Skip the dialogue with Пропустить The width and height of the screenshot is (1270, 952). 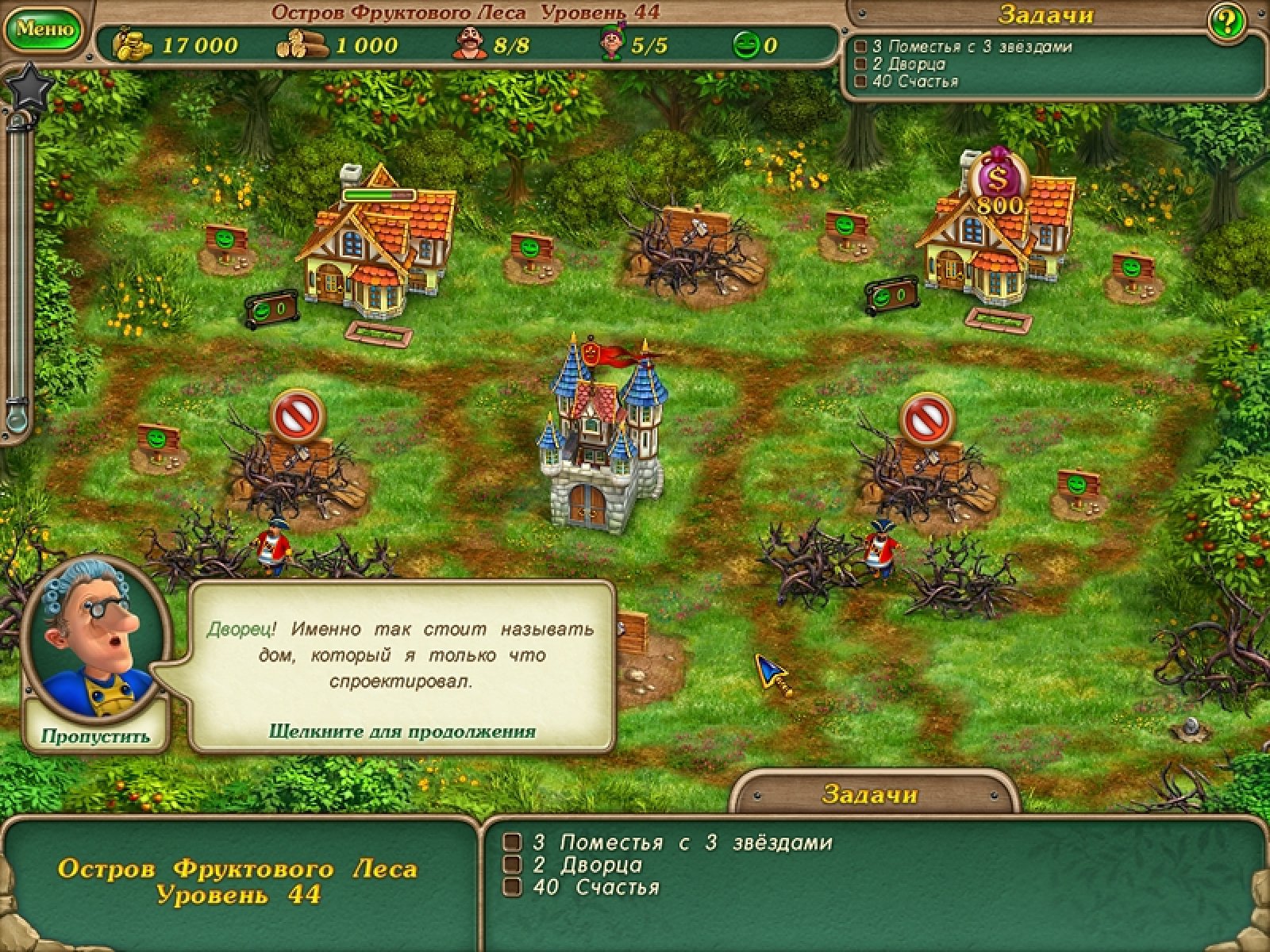pyautogui.click(x=95, y=735)
